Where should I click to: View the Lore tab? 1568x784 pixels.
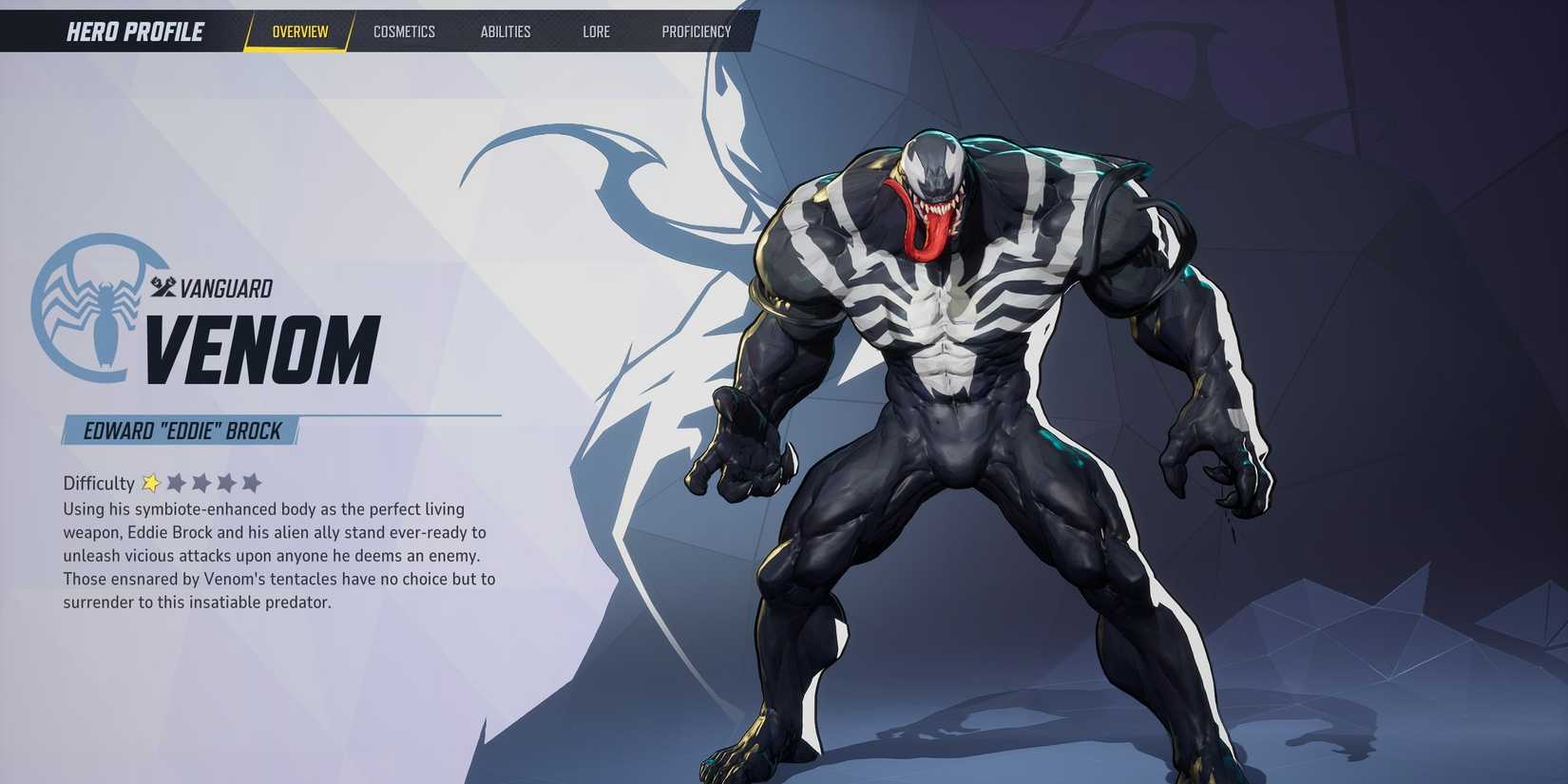[596, 31]
